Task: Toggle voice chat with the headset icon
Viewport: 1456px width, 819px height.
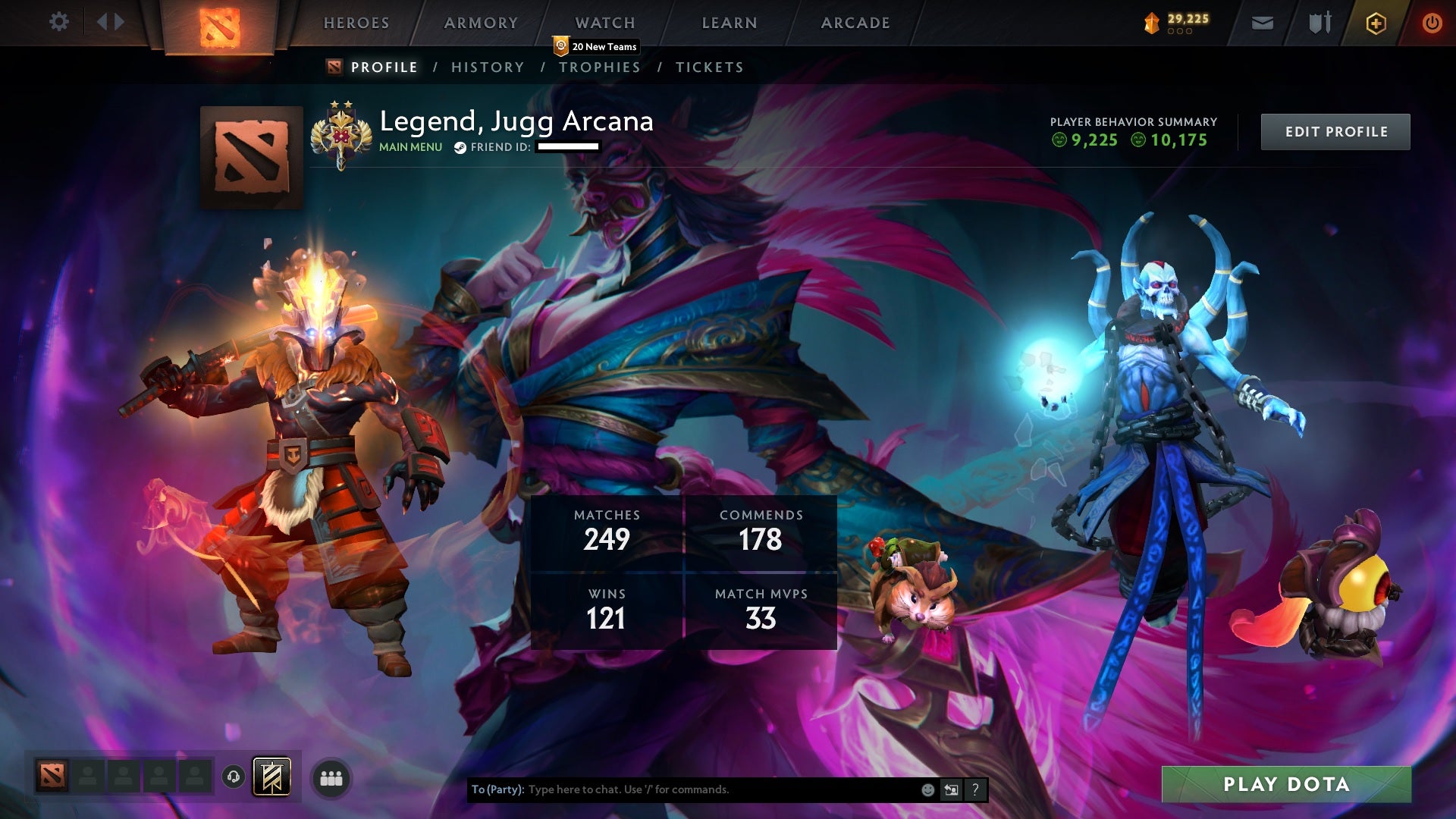Action: 234,777
